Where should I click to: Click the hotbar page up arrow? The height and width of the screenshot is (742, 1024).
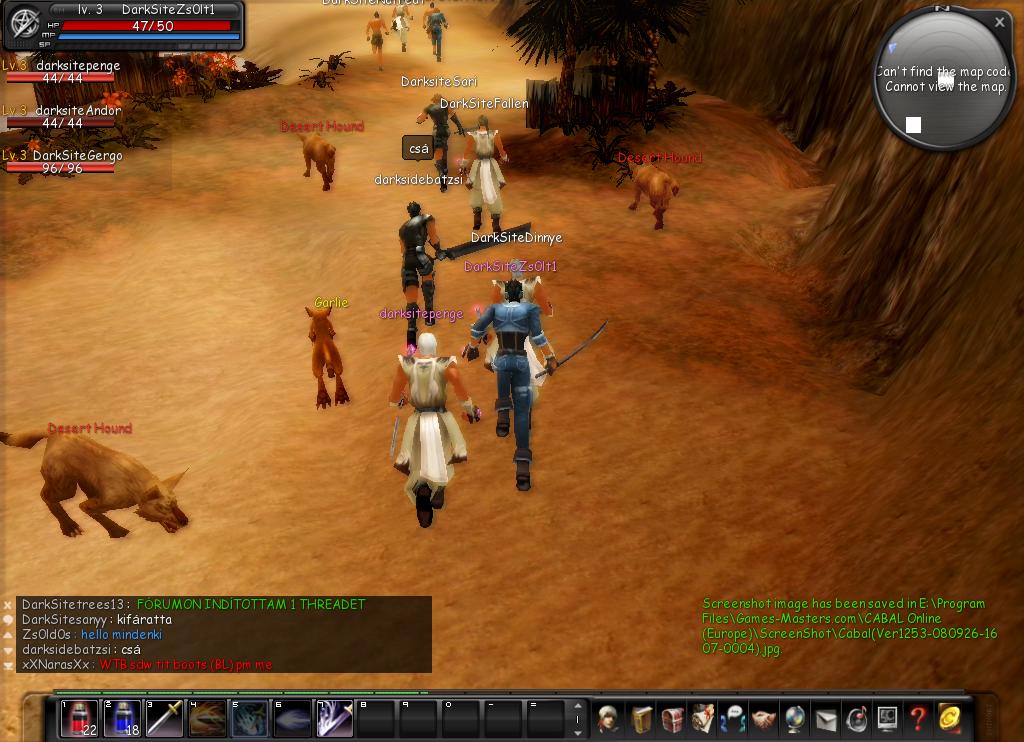tap(577, 707)
